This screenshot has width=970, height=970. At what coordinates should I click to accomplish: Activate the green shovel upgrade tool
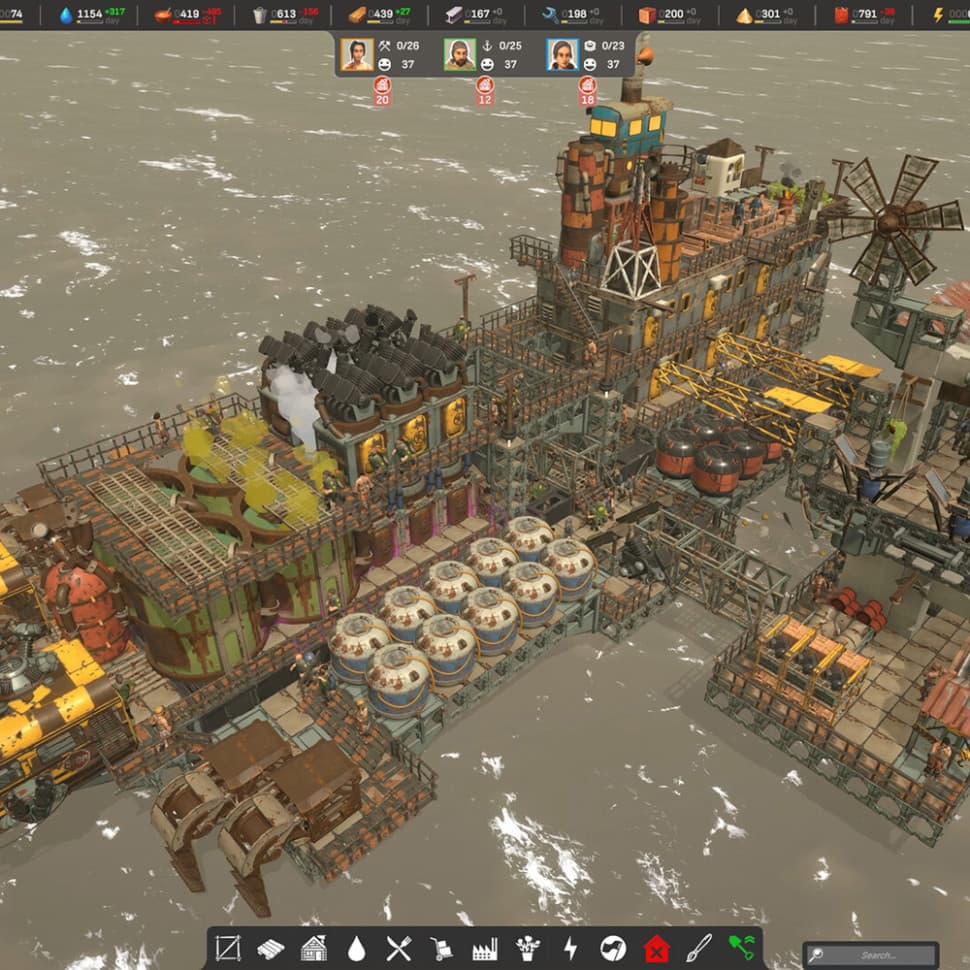[x=741, y=948]
